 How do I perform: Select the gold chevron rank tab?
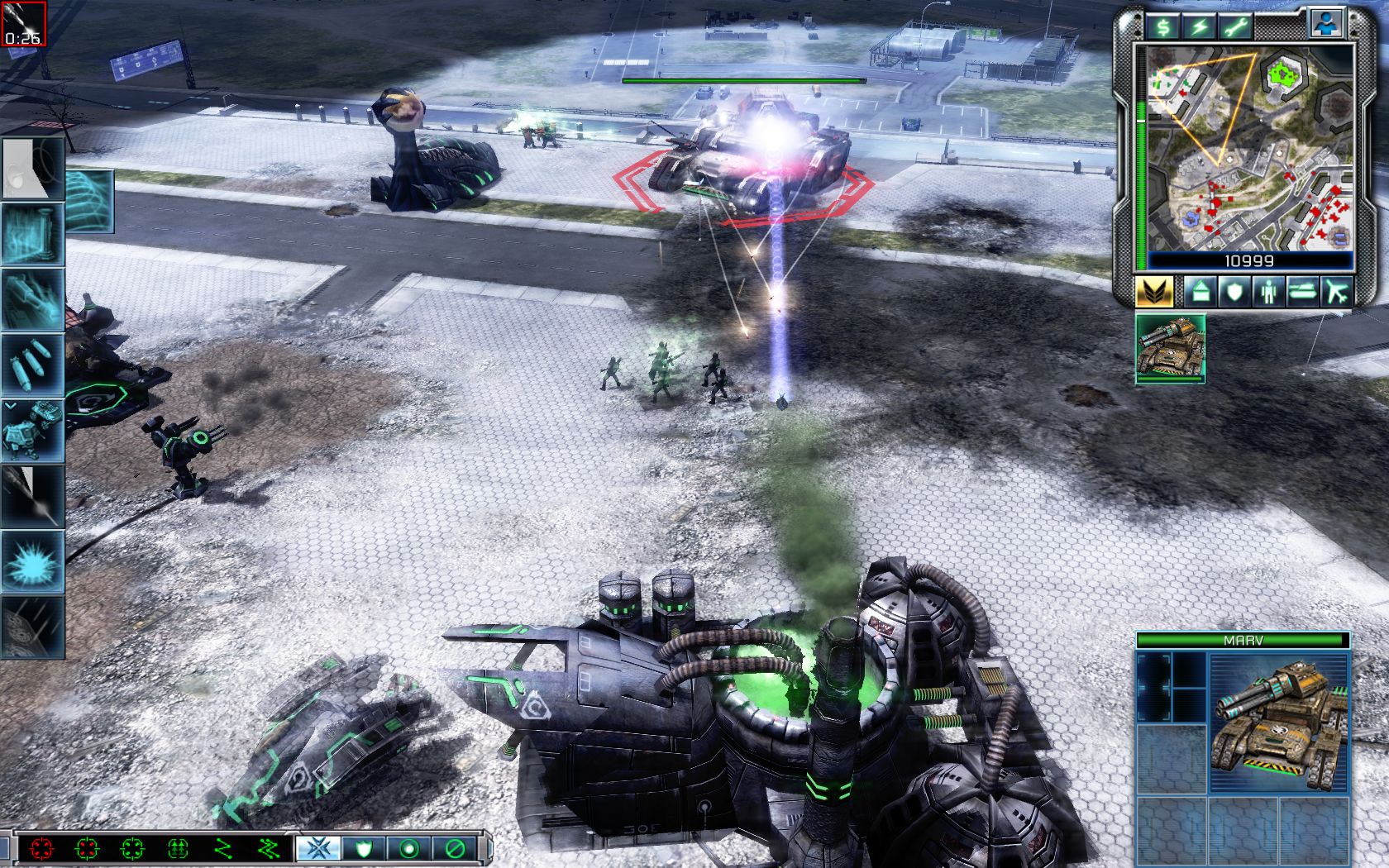pyautogui.click(x=1155, y=291)
